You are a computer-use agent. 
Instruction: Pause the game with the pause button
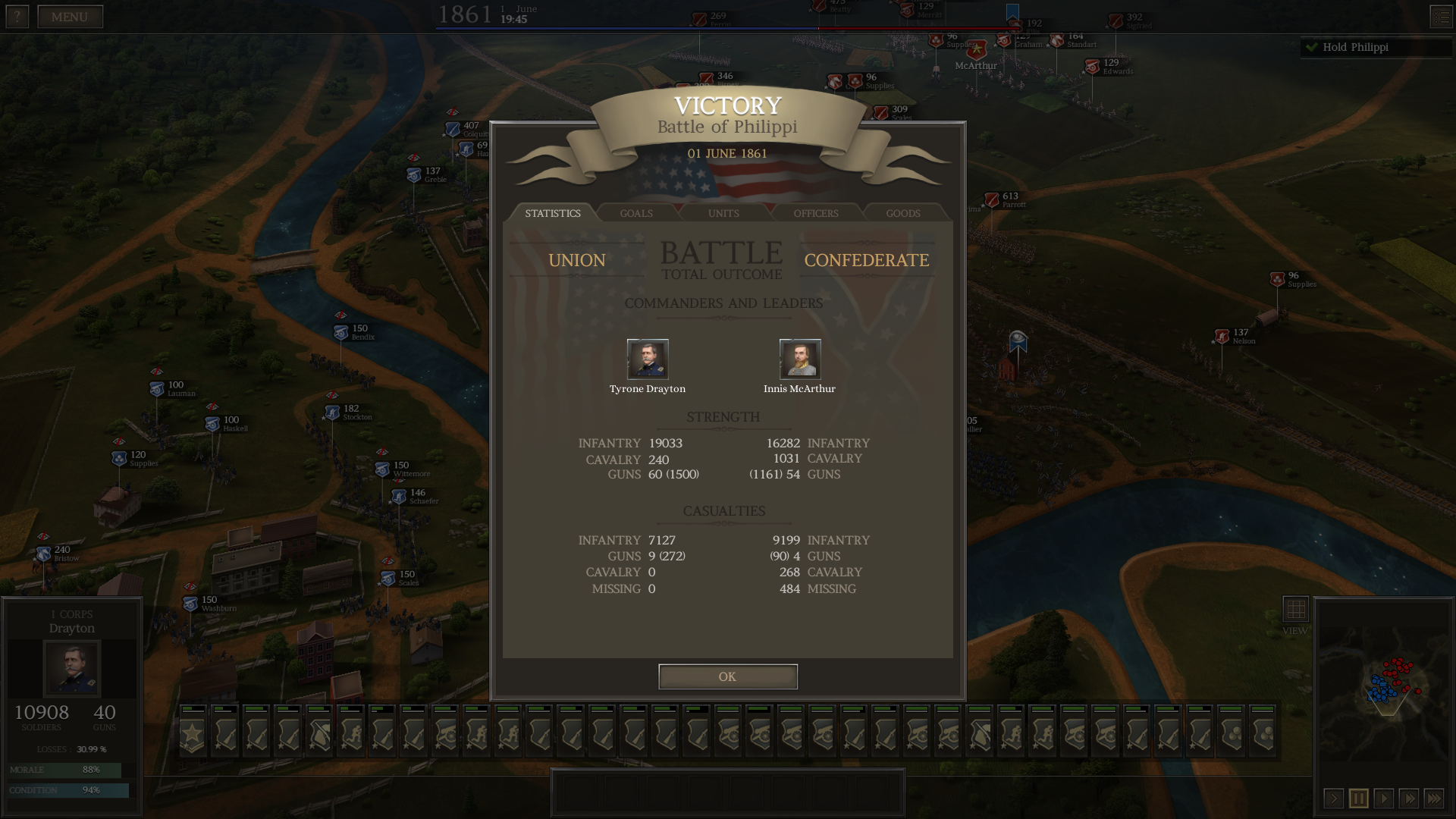(x=1358, y=799)
